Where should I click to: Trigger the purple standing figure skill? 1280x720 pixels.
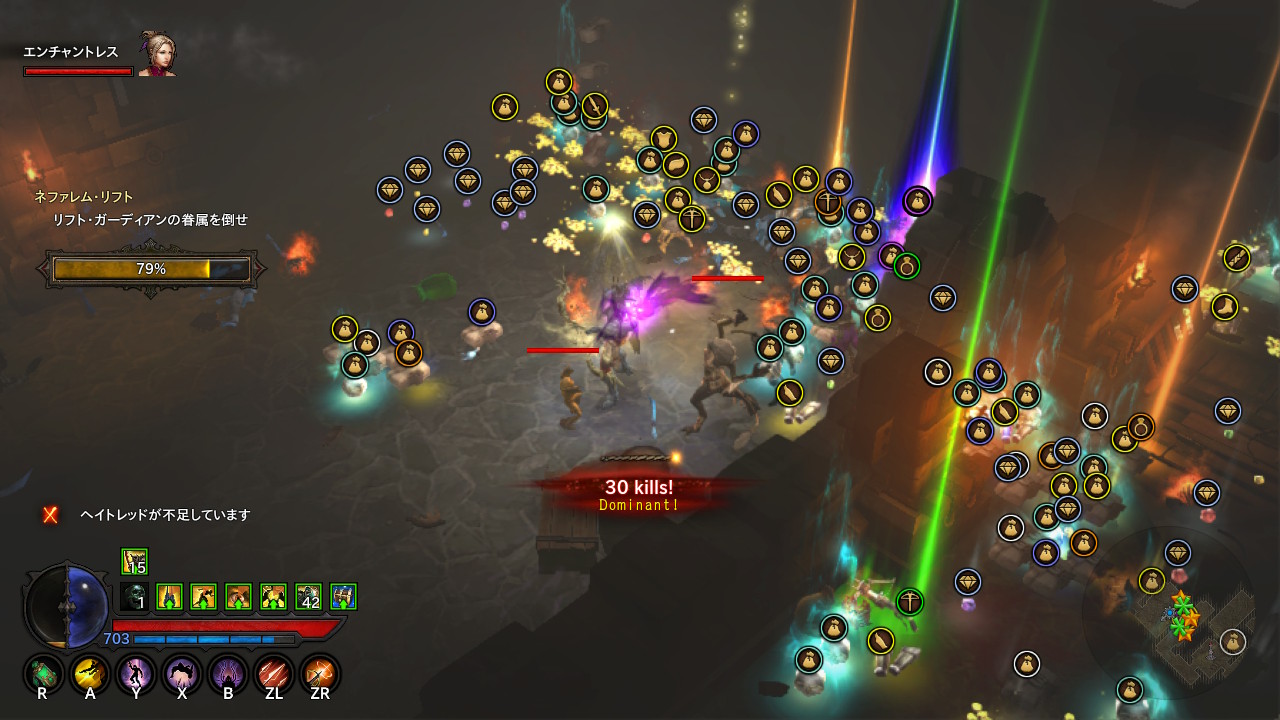(136, 674)
